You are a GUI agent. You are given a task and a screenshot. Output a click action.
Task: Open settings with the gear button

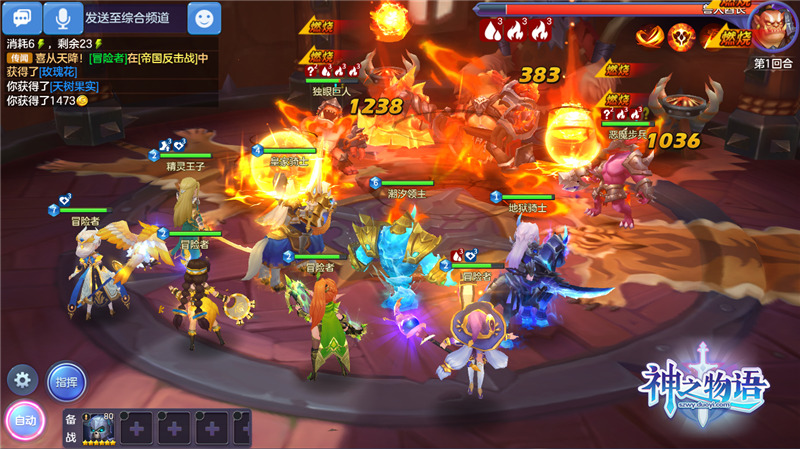tap(21, 380)
